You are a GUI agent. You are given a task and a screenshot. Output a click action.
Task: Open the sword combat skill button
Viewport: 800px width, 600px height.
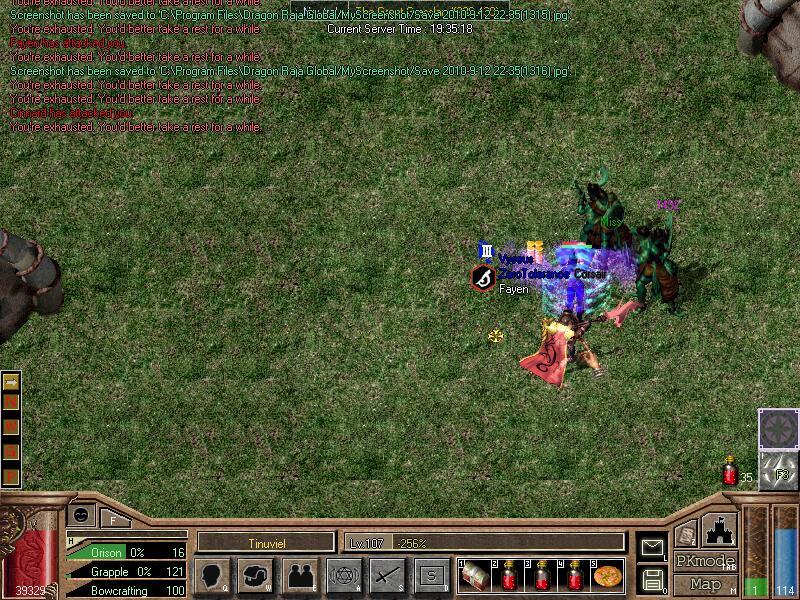coord(387,575)
